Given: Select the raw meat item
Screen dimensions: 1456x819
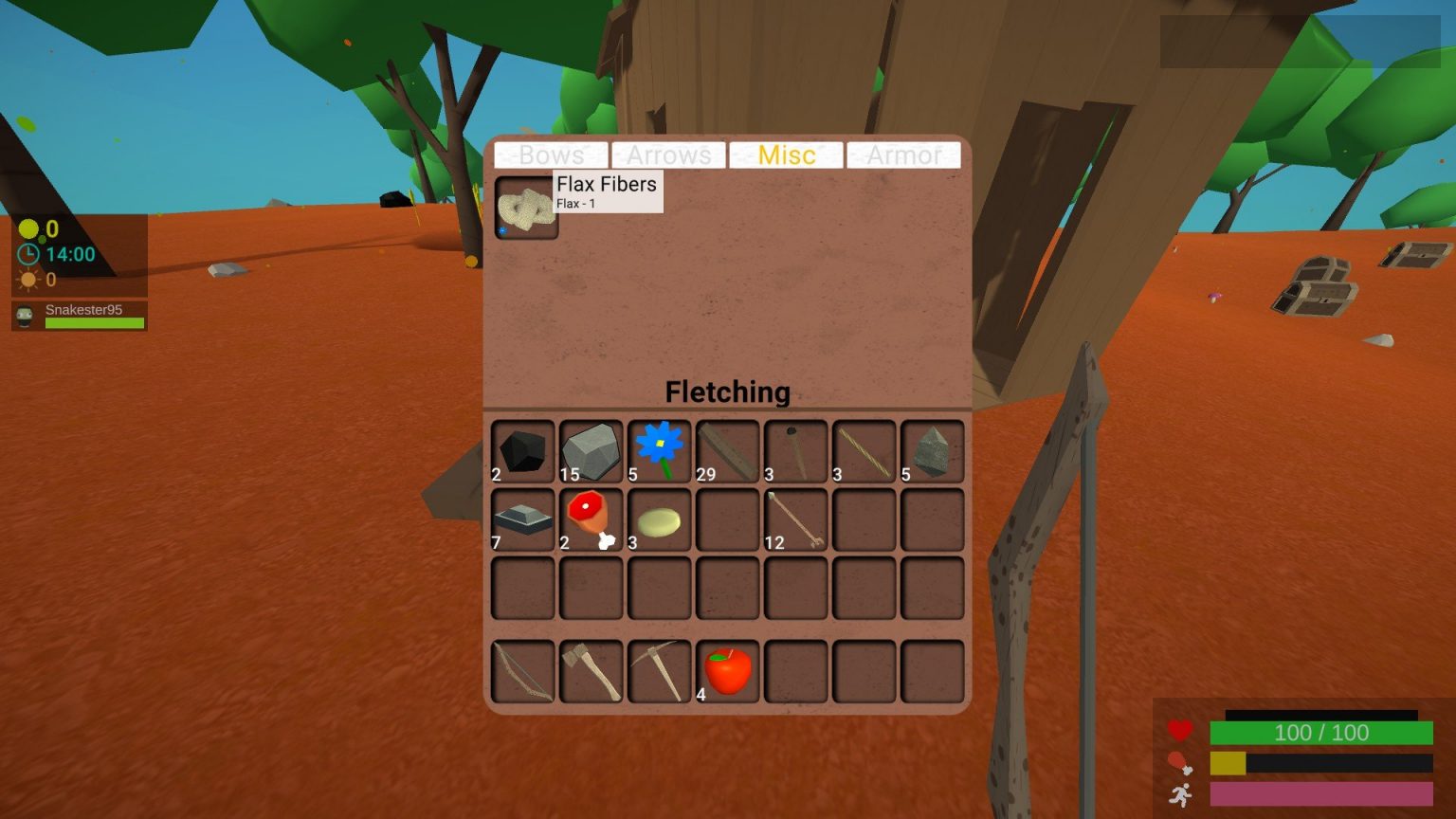Looking at the screenshot, I should [x=591, y=519].
